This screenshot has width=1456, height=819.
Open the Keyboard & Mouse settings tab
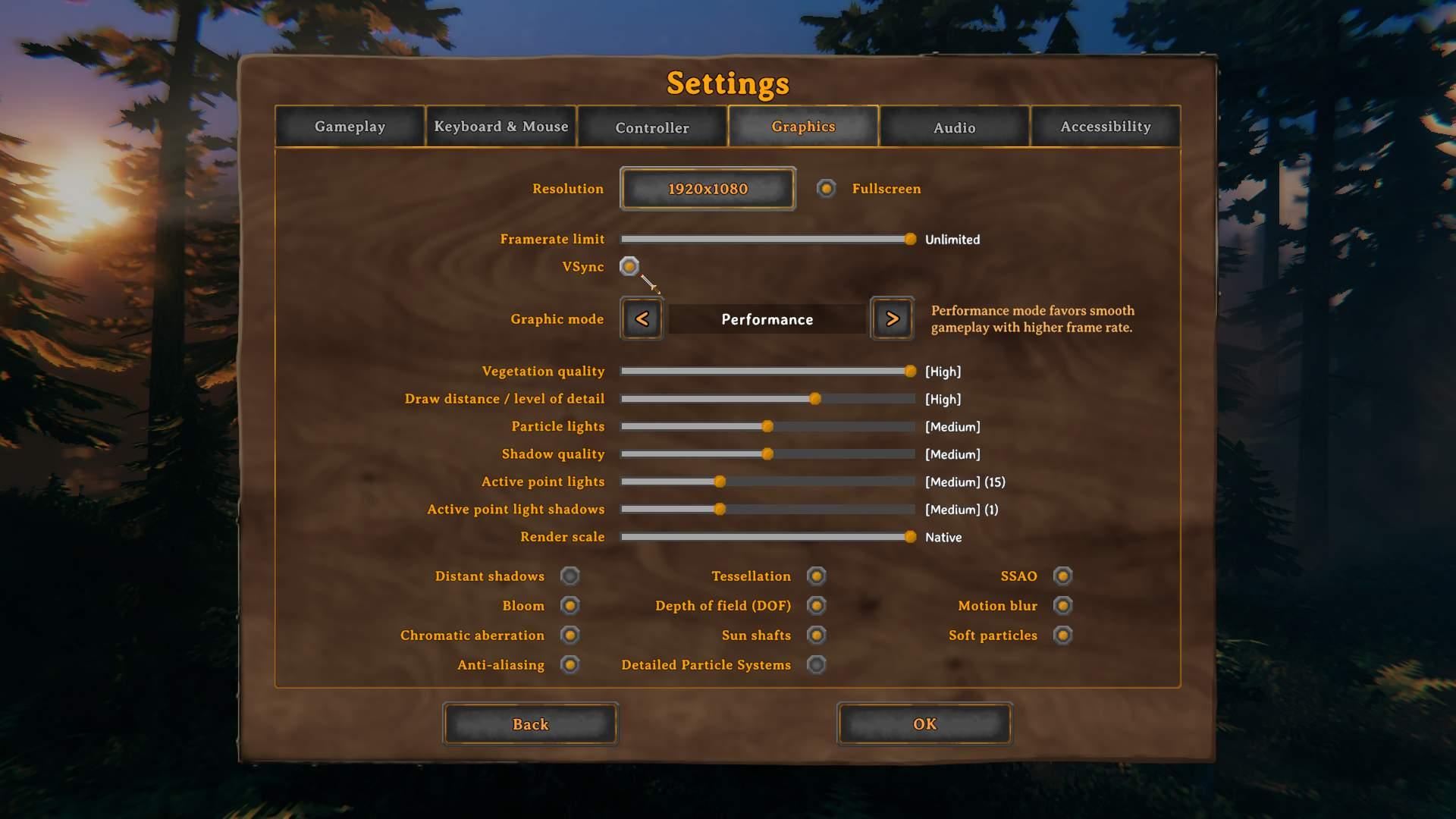[x=500, y=127]
